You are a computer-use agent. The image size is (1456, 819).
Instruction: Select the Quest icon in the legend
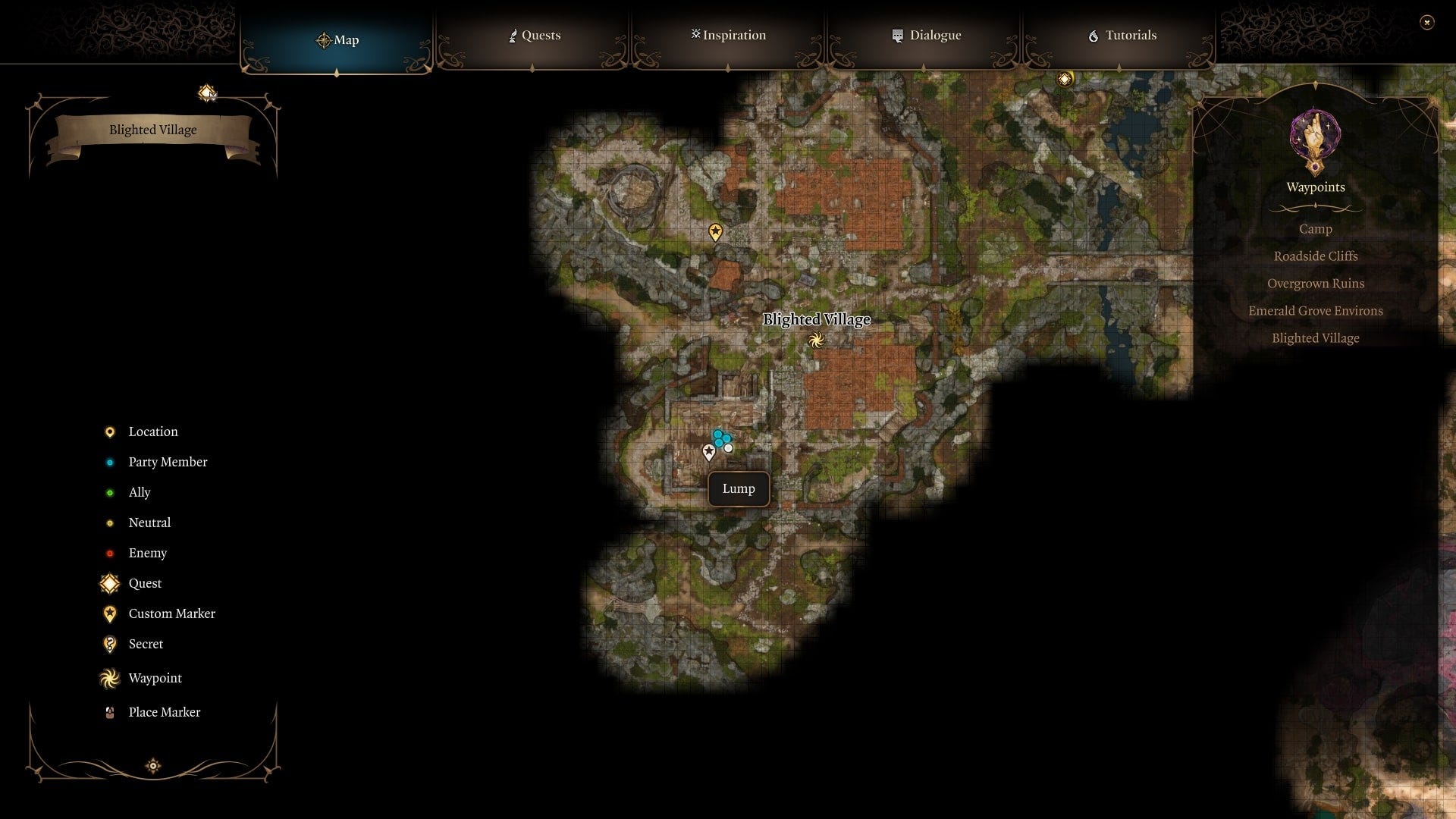[110, 583]
